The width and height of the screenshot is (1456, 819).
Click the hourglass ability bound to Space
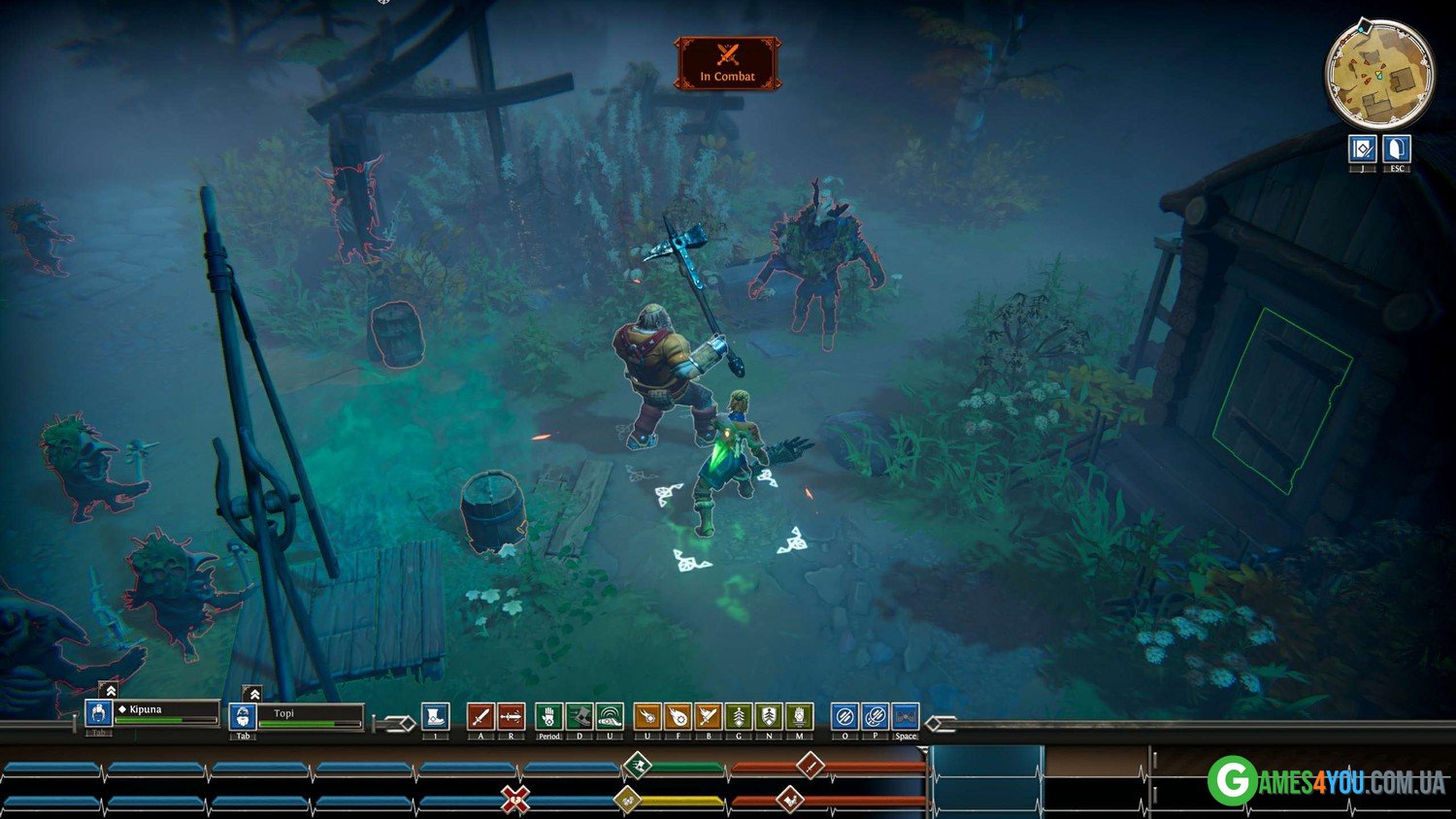(905, 717)
